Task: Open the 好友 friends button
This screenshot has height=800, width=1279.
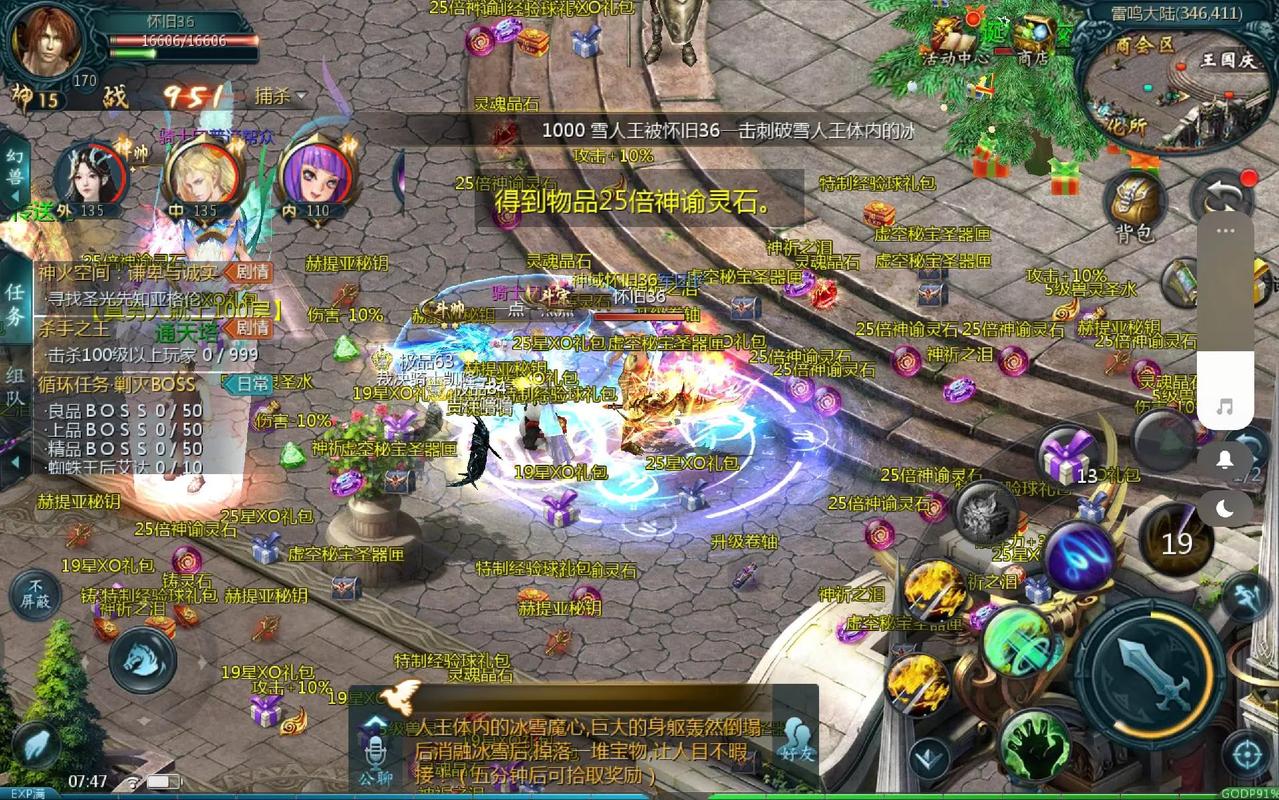Action: tap(797, 738)
